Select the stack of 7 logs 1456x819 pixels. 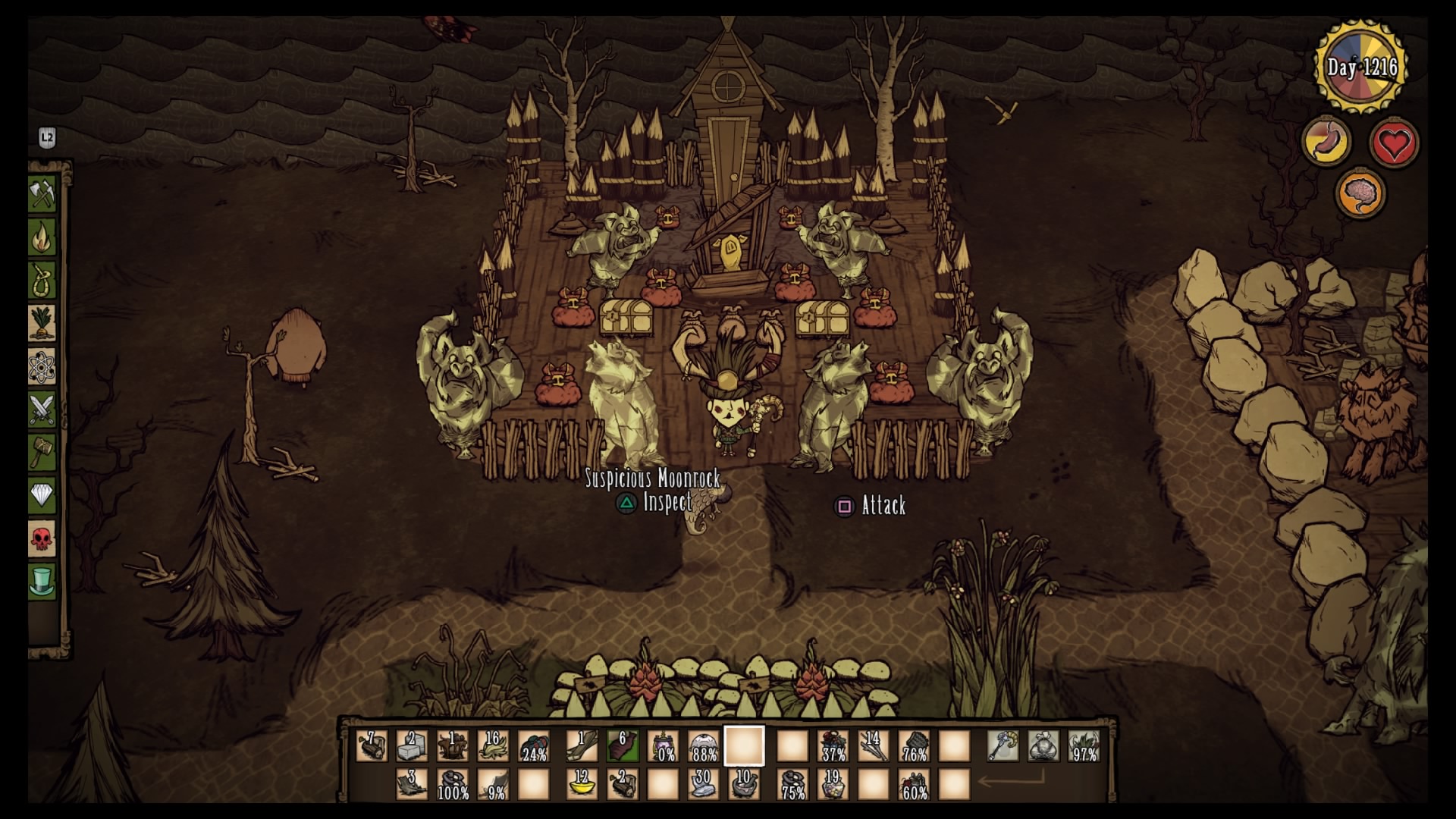(372, 746)
